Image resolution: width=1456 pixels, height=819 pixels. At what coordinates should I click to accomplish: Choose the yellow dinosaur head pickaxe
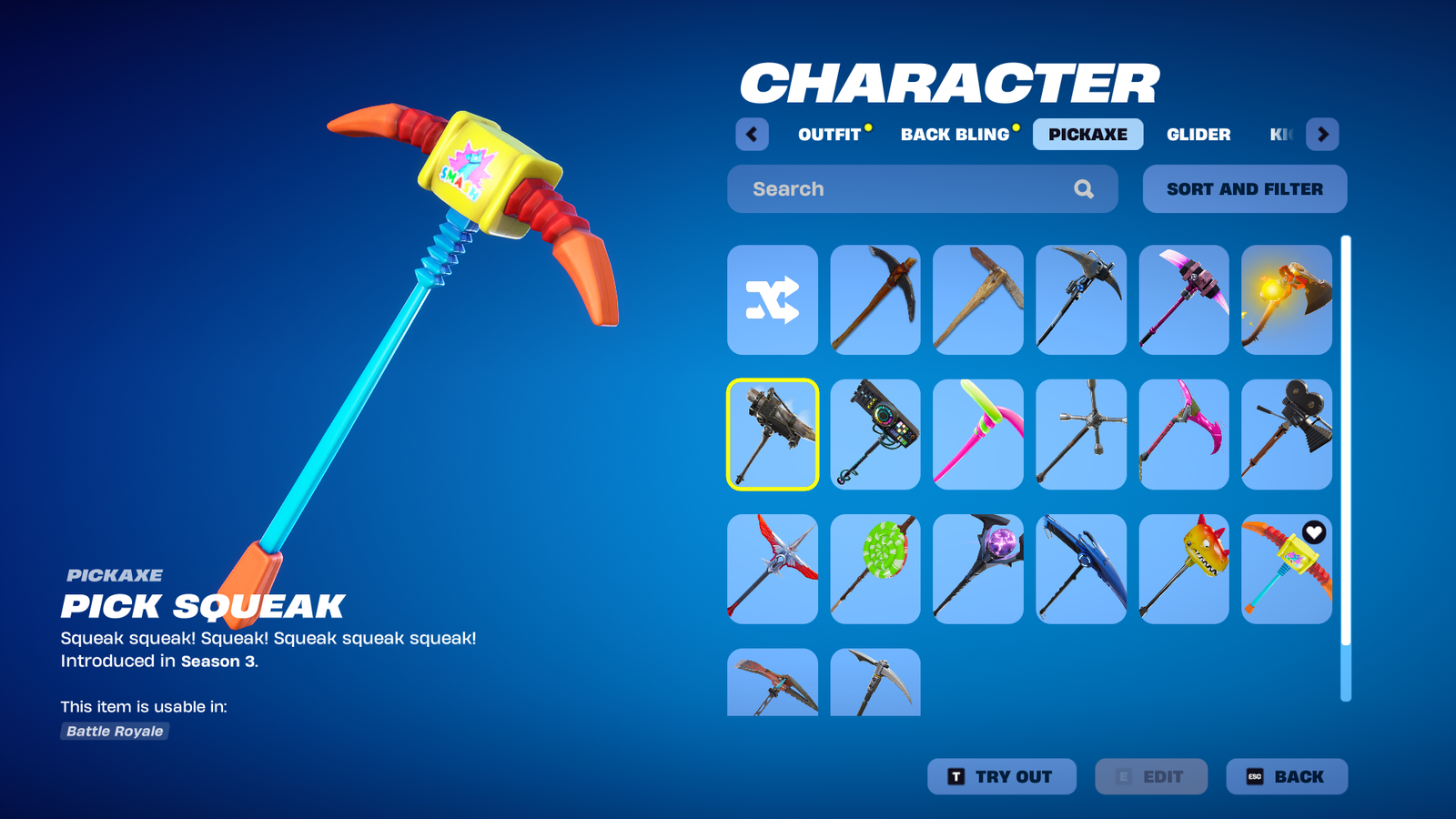click(x=1183, y=569)
